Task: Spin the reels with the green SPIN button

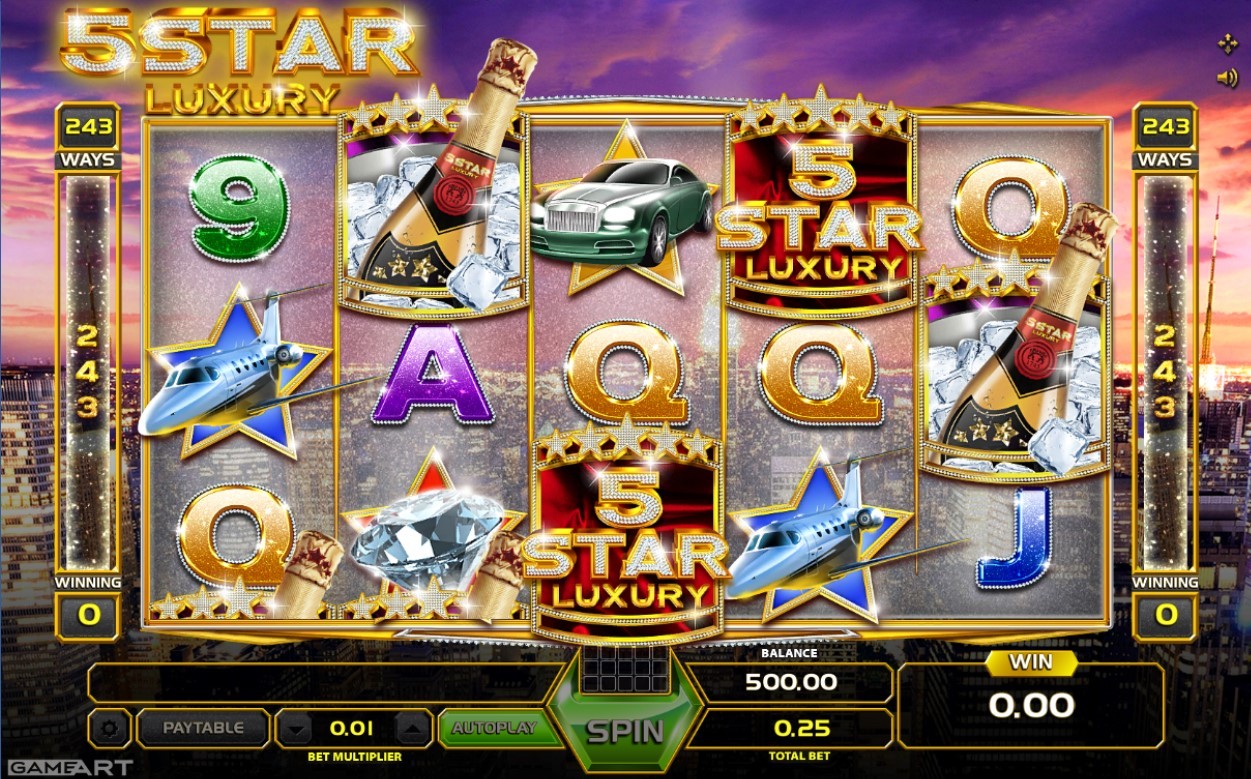Action: 625,730
